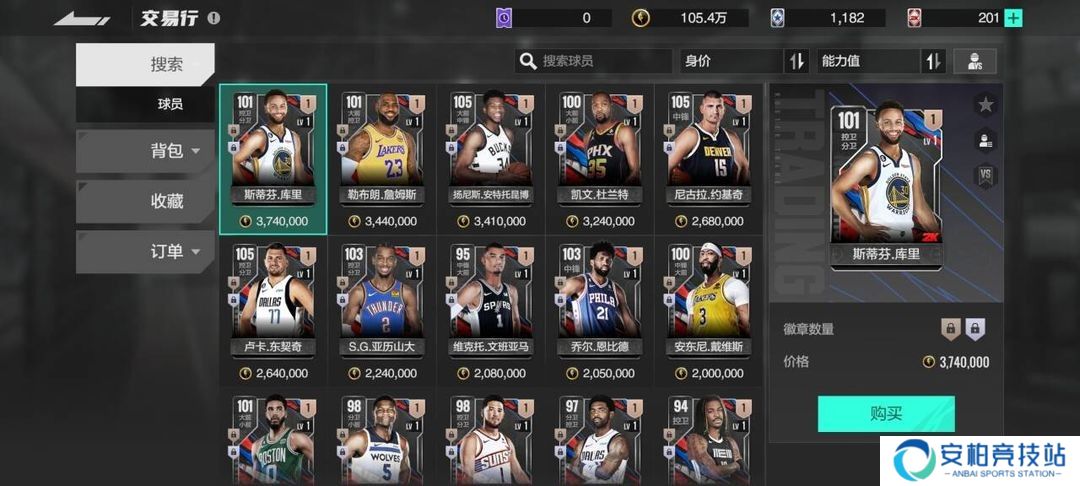This screenshot has width=1080, height=486.
Task: Open the trading house help info icon
Action: 213,18
